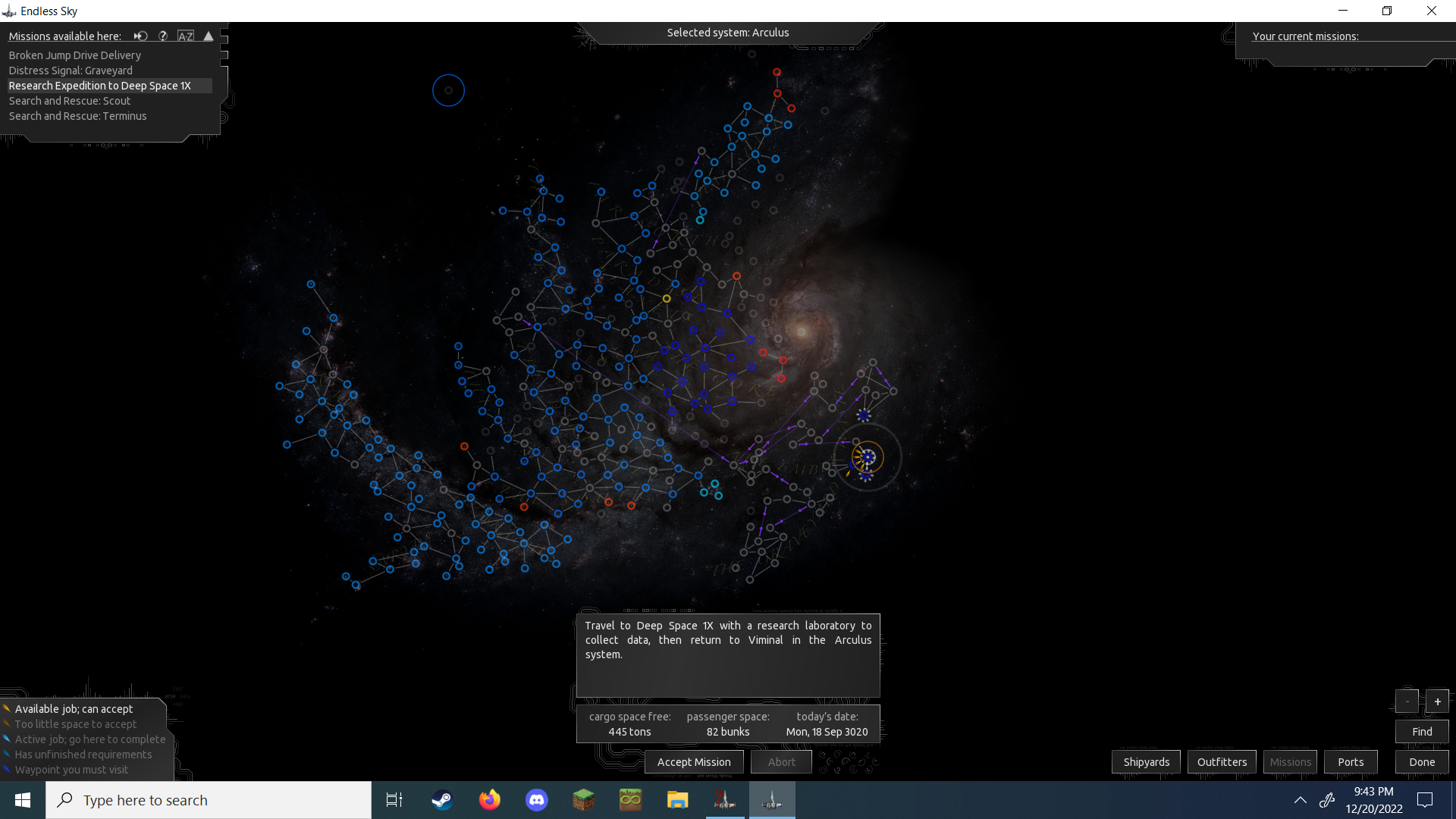Expand the 'Your current missions' panel
Screen dimensions: 1456x819
1306,36
